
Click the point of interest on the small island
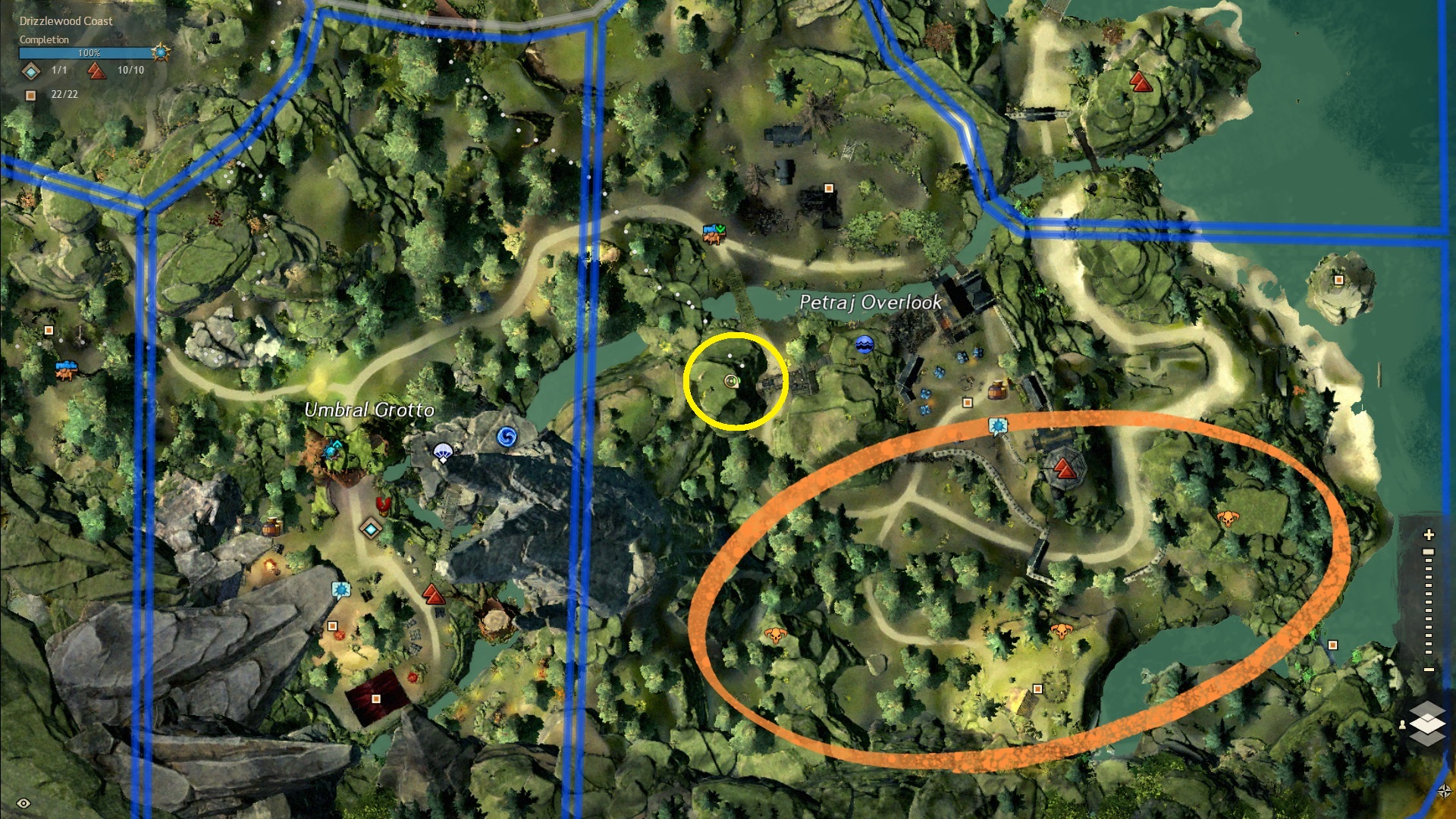(1338, 280)
